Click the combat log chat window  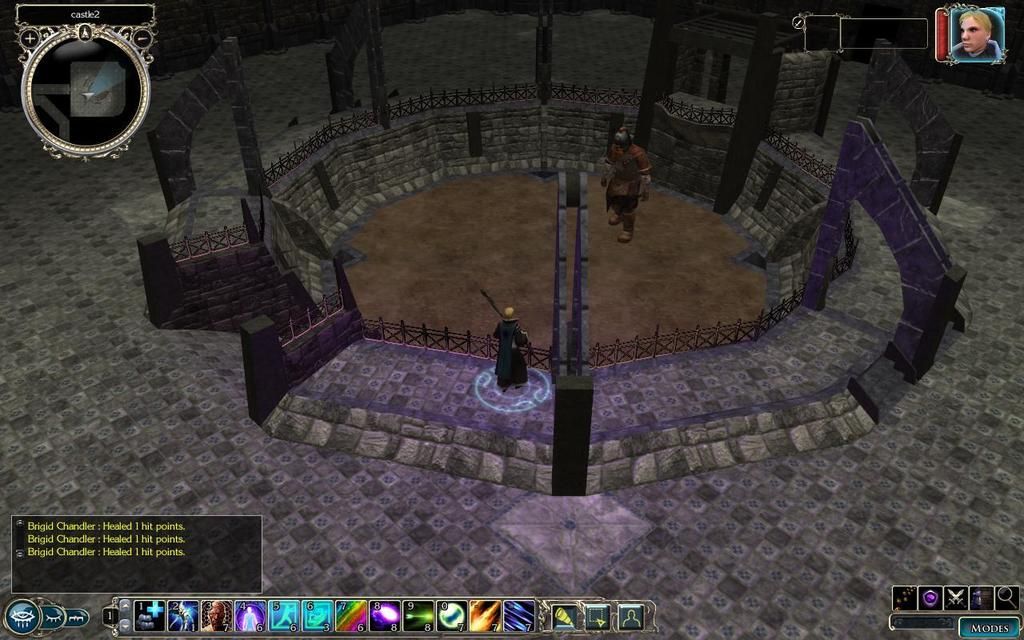coord(137,553)
